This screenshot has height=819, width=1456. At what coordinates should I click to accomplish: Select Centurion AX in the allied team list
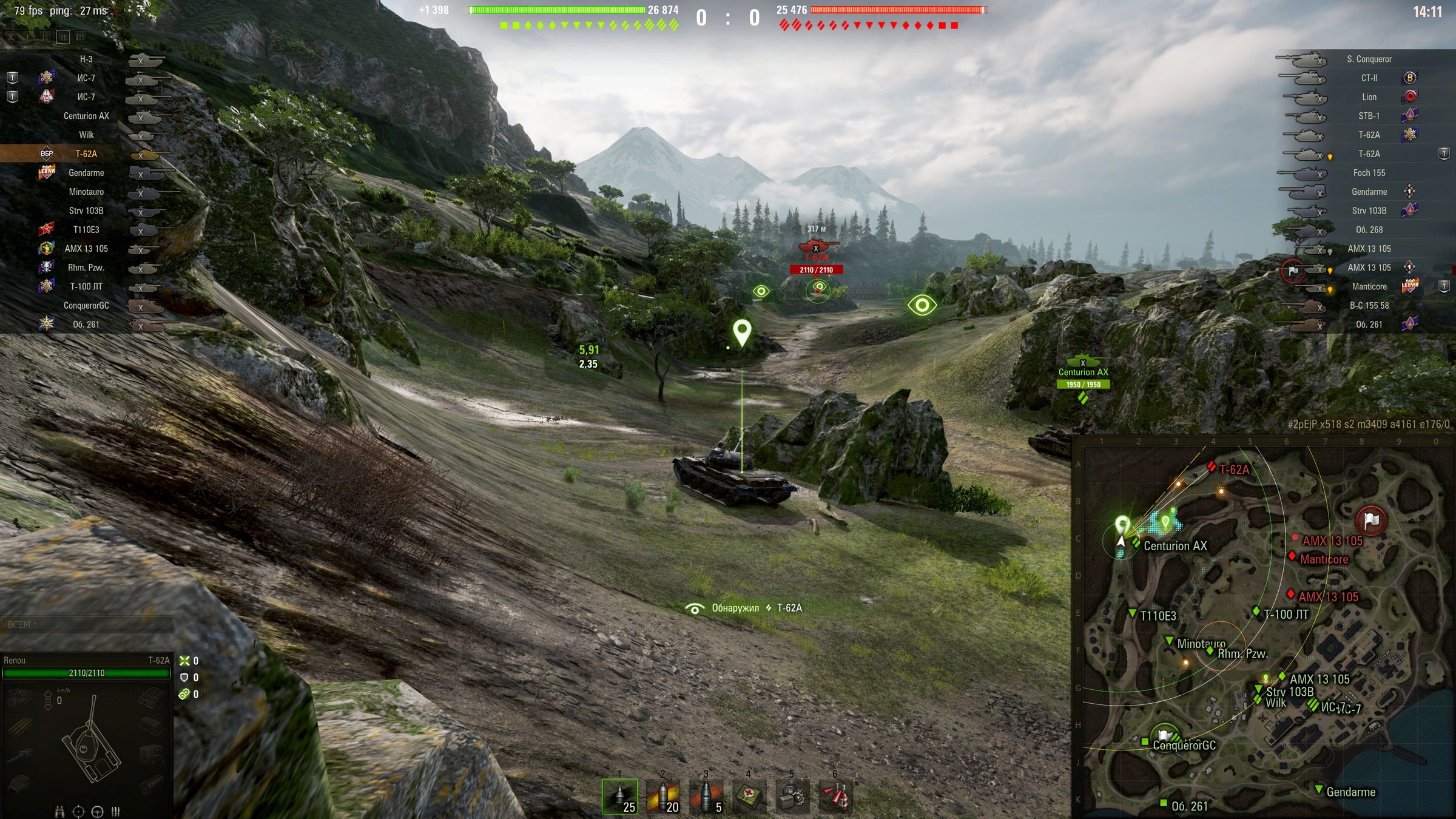click(86, 116)
